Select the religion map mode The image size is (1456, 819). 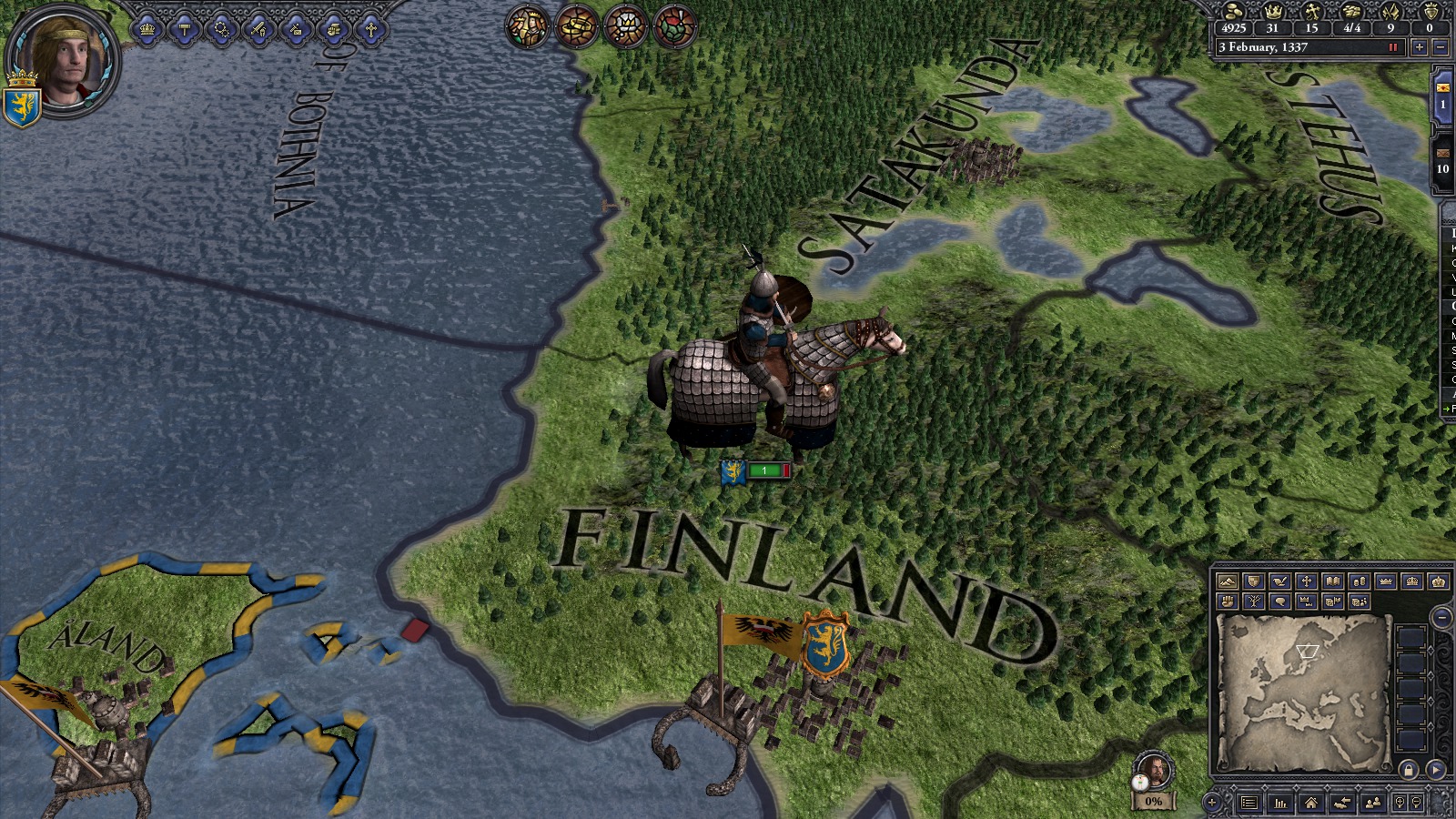pyautogui.click(x=1305, y=581)
